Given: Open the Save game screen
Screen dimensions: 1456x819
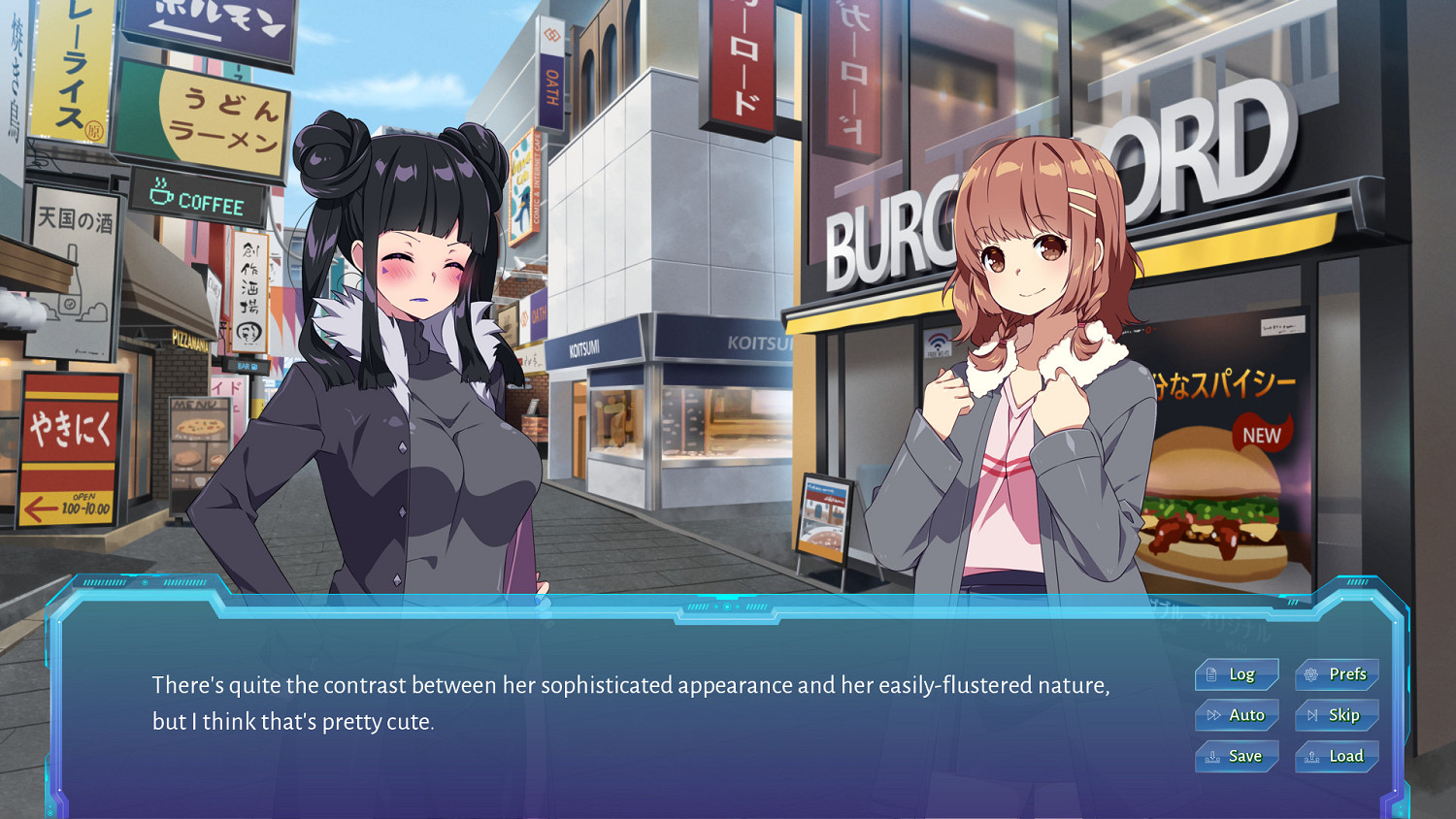Looking at the screenshot, I should (1238, 756).
